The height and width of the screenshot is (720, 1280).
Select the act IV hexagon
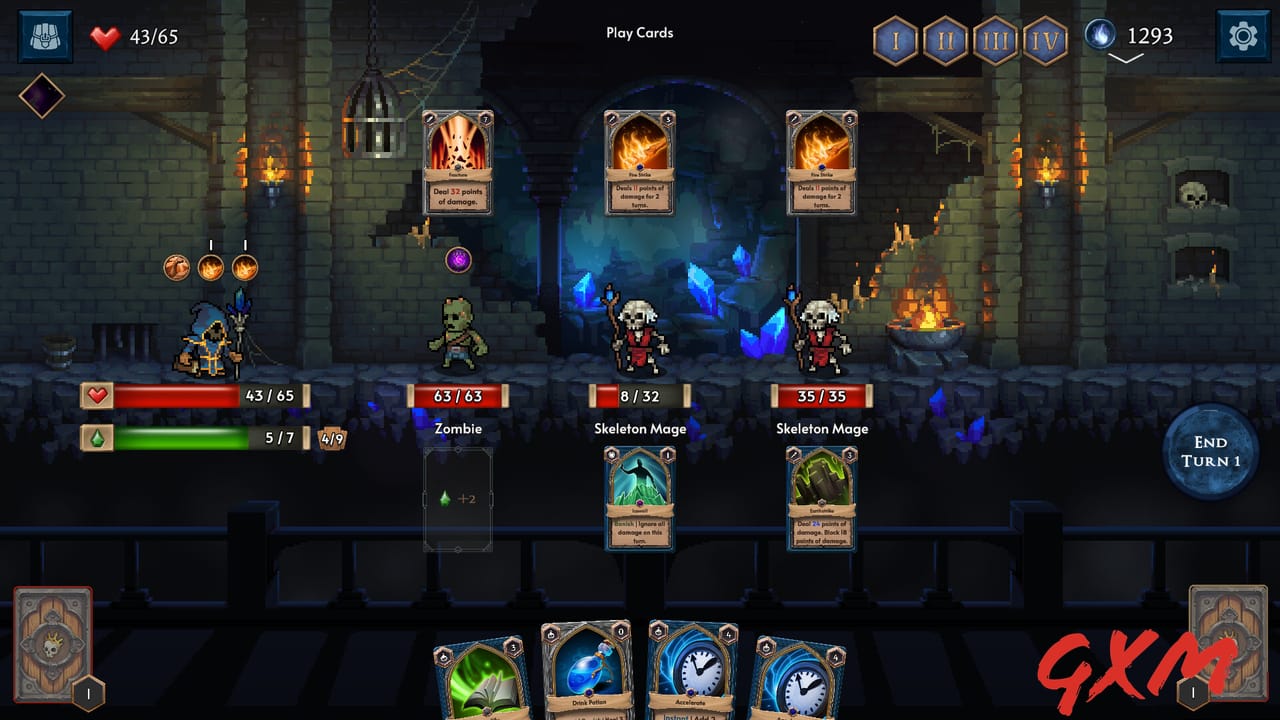tap(1043, 42)
